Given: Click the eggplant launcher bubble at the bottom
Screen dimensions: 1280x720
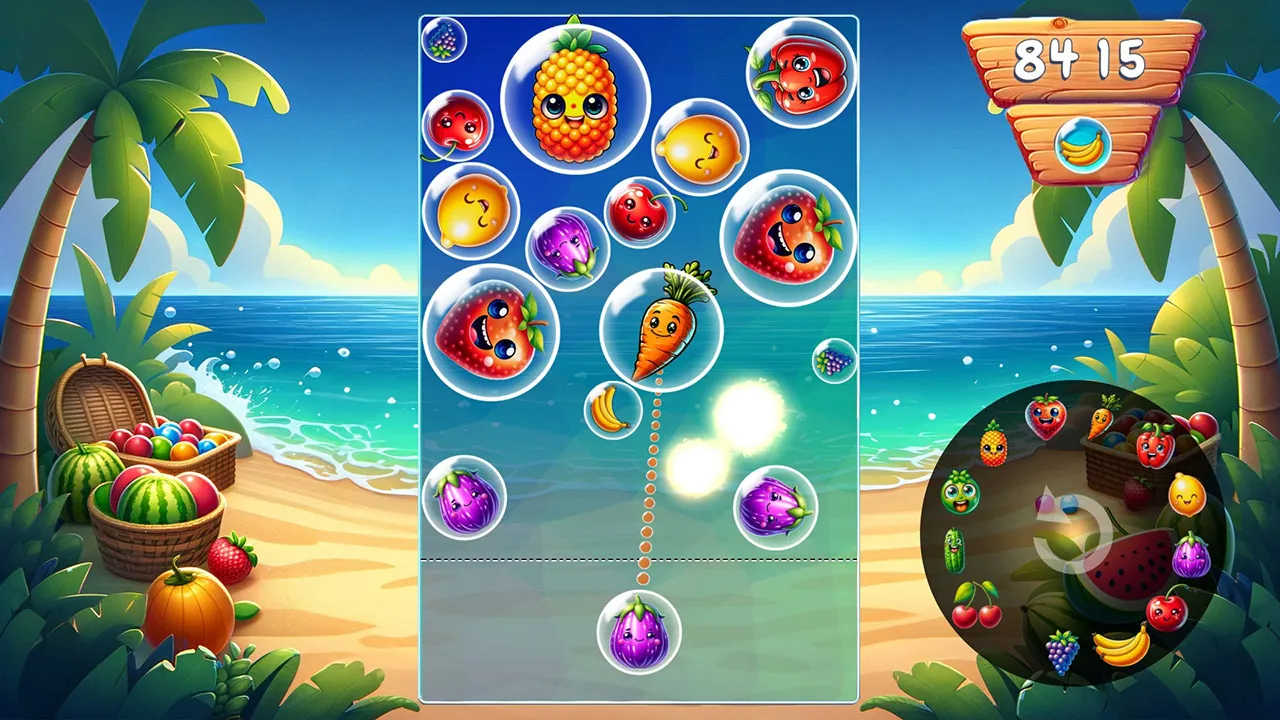Looking at the screenshot, I should click(641, 630).
